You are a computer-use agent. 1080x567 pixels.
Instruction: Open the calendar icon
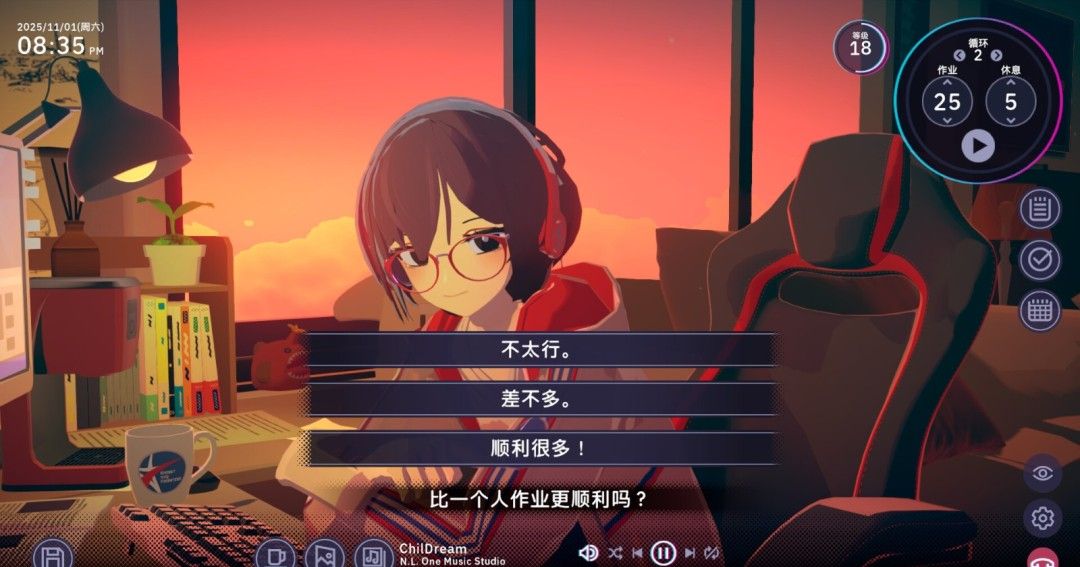coord(1040,311)
